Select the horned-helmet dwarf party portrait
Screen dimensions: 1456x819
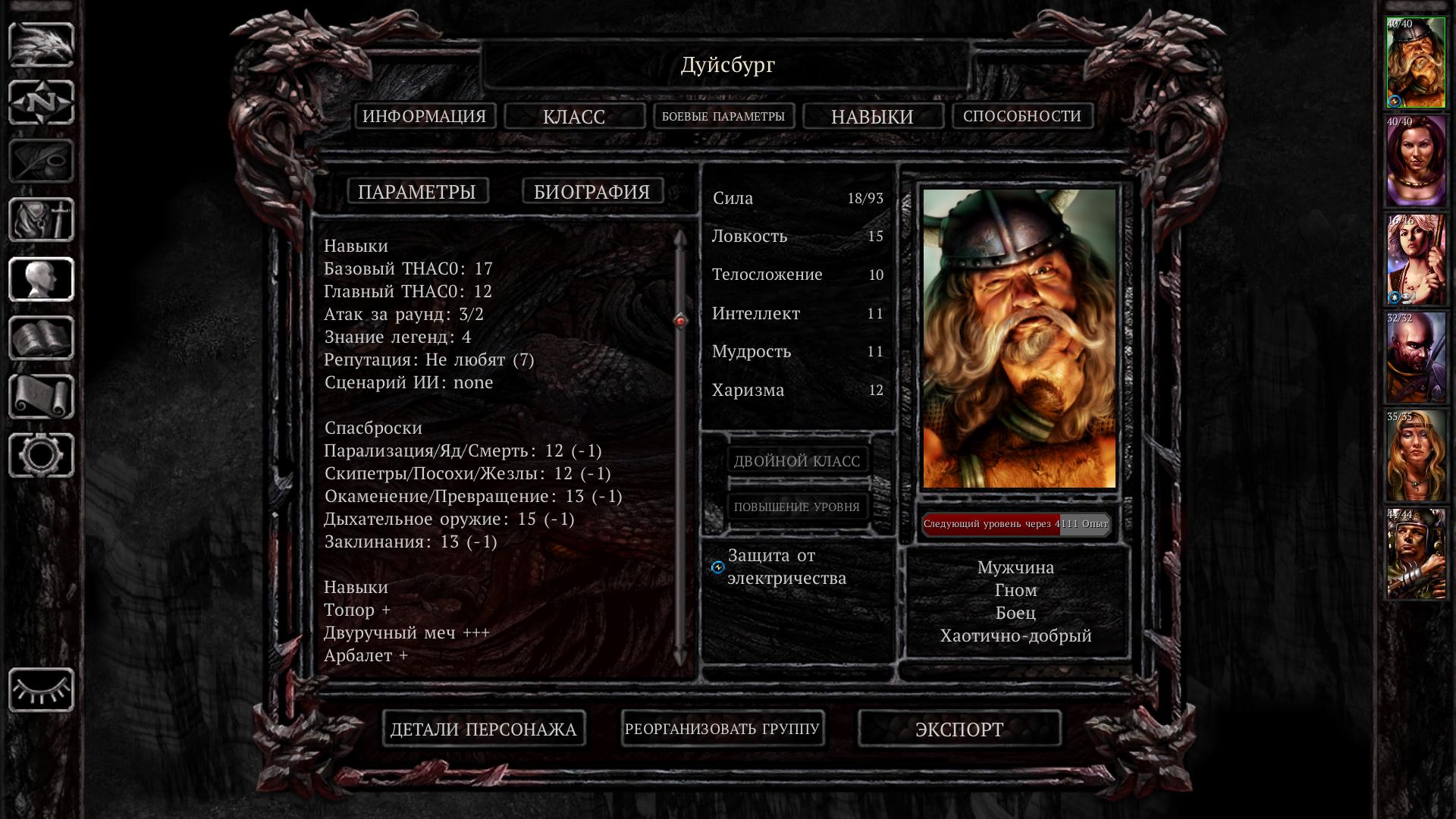[1416, 63]
